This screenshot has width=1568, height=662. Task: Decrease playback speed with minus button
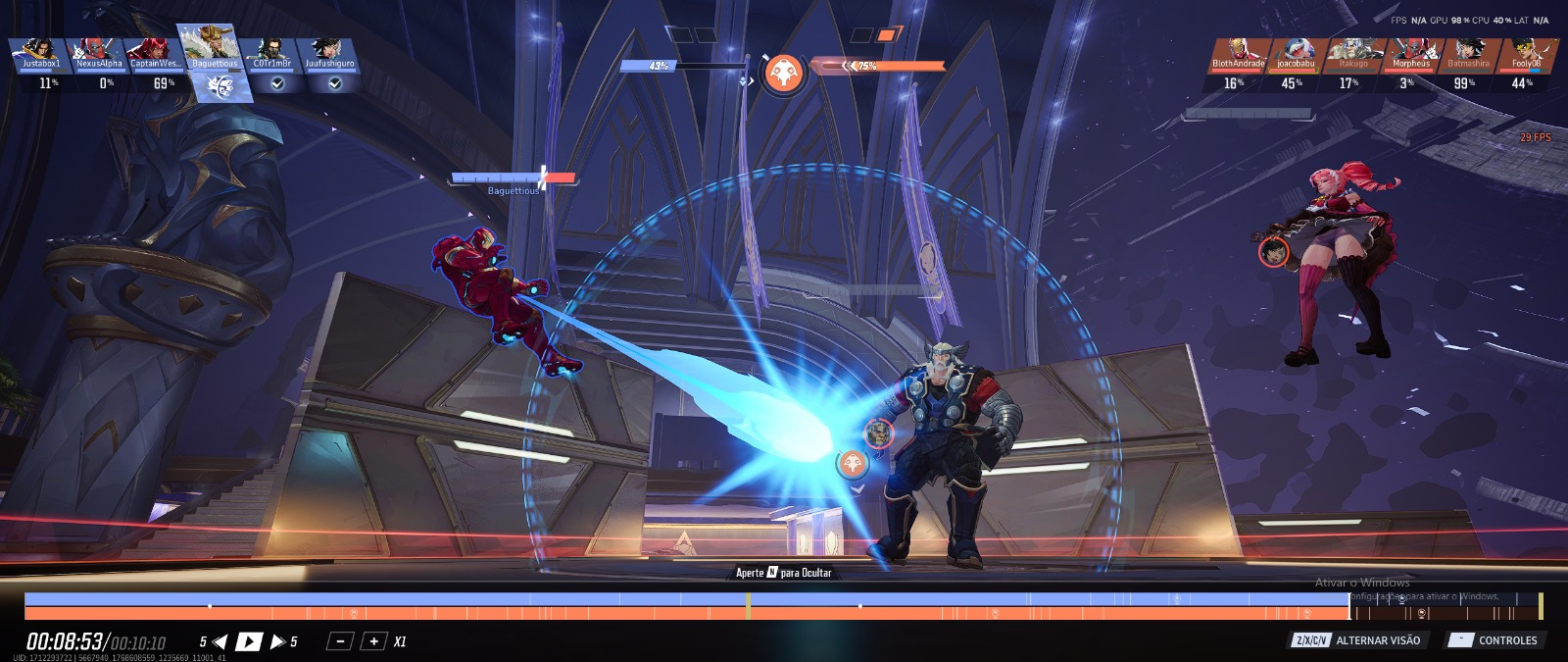coord(339,641)
